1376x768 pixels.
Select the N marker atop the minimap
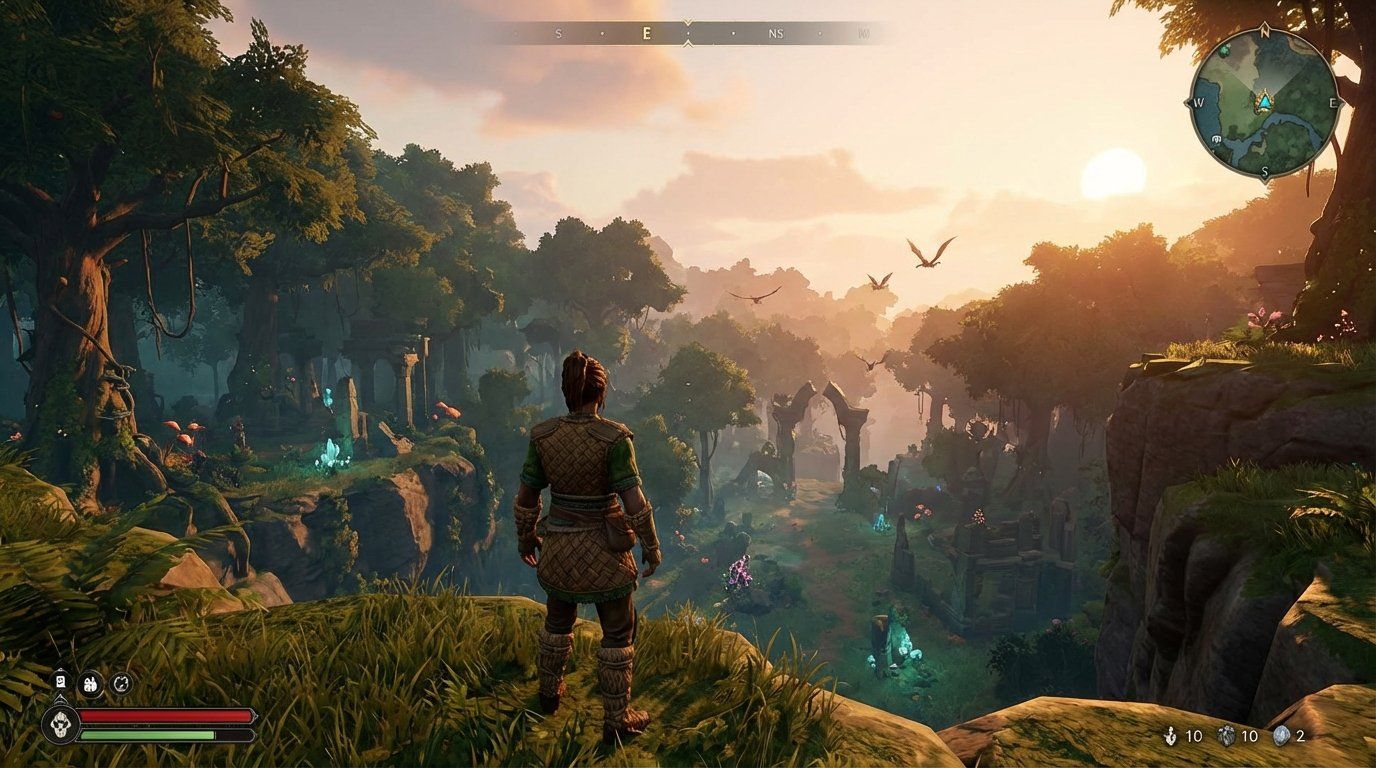pyautogui.click(x=1264, y=30)
